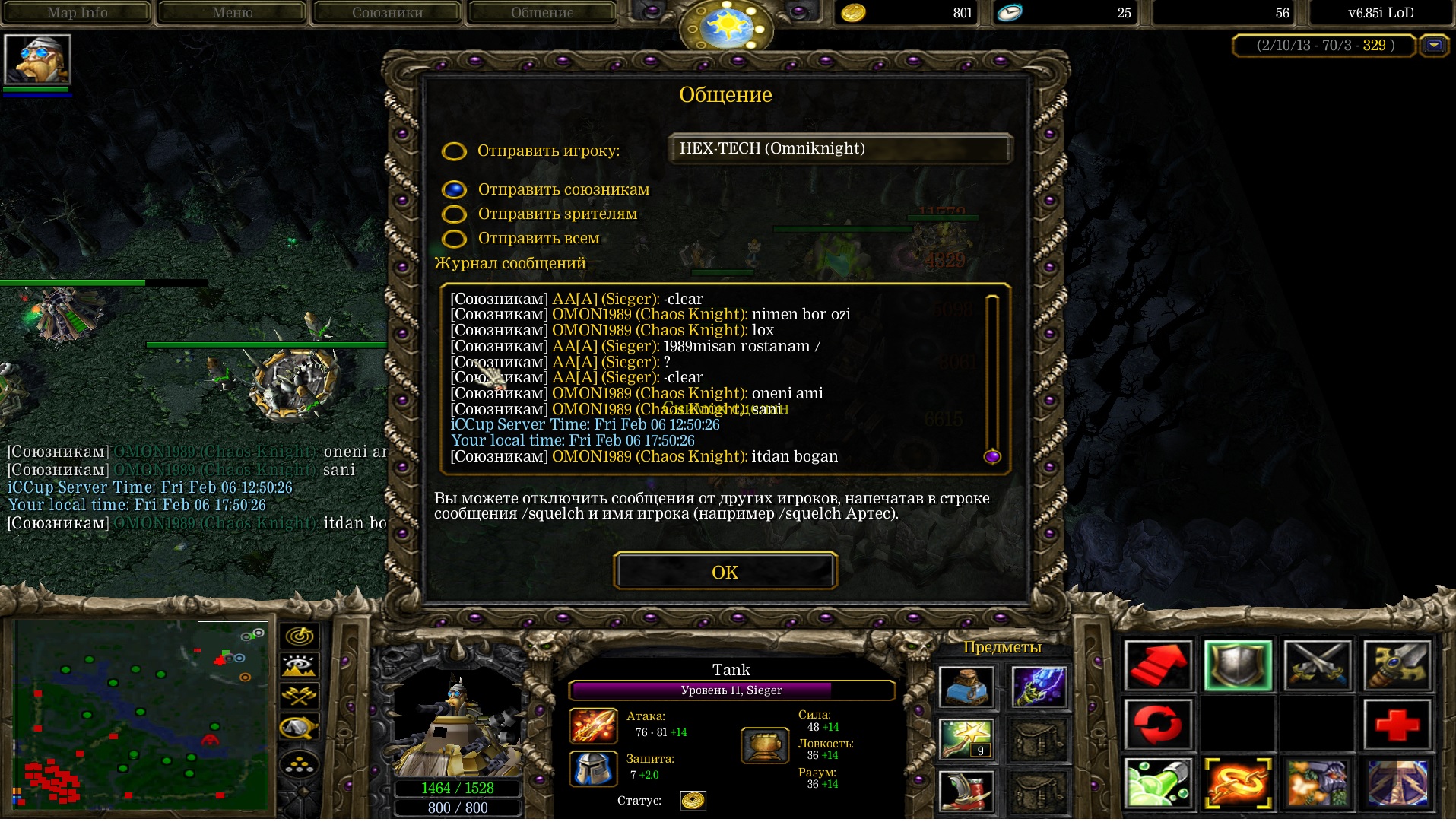Open the Союзники allies menu
Image resolution: width=1456 pixels, height=822 pixels.
387,13
